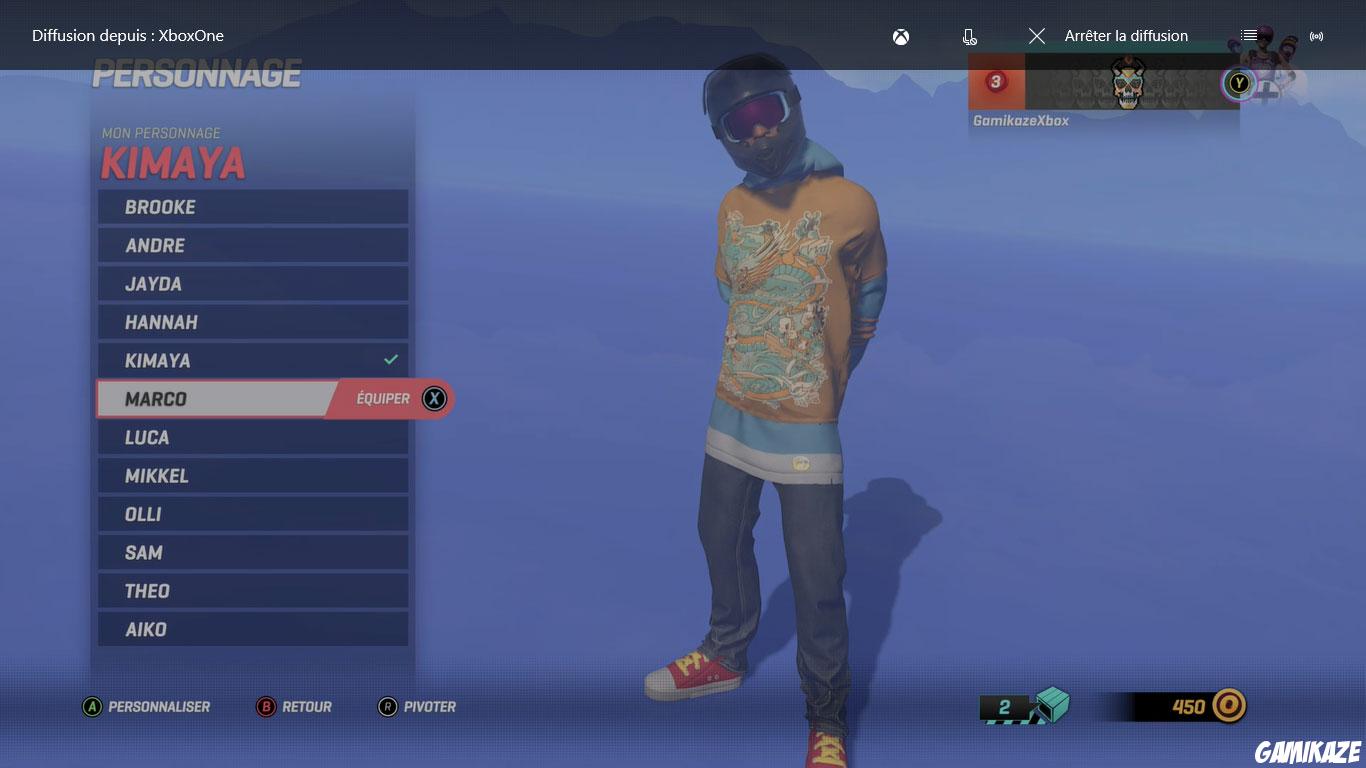The width and height of the screenshot is (1366, 768).
Task: Click the red level 3 badge
Action: 995,83
